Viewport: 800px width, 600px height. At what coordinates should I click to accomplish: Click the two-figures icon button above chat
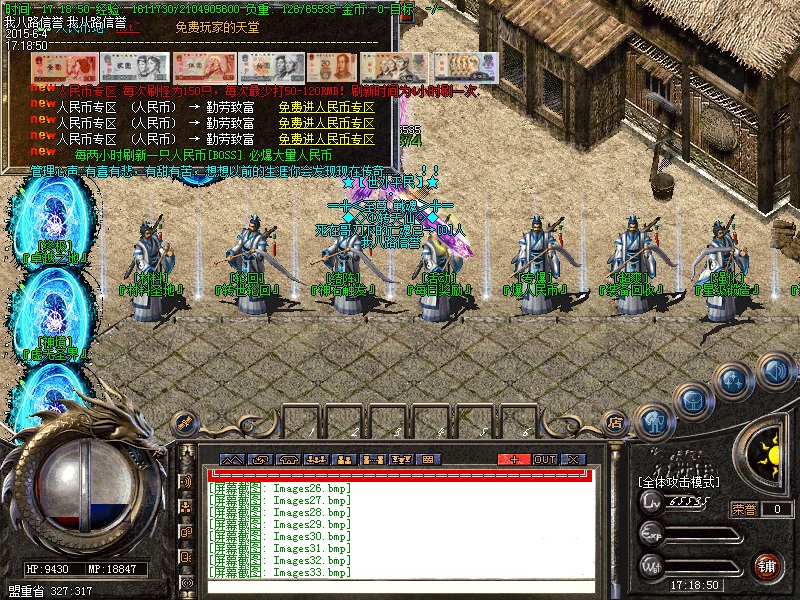point(345,459)
